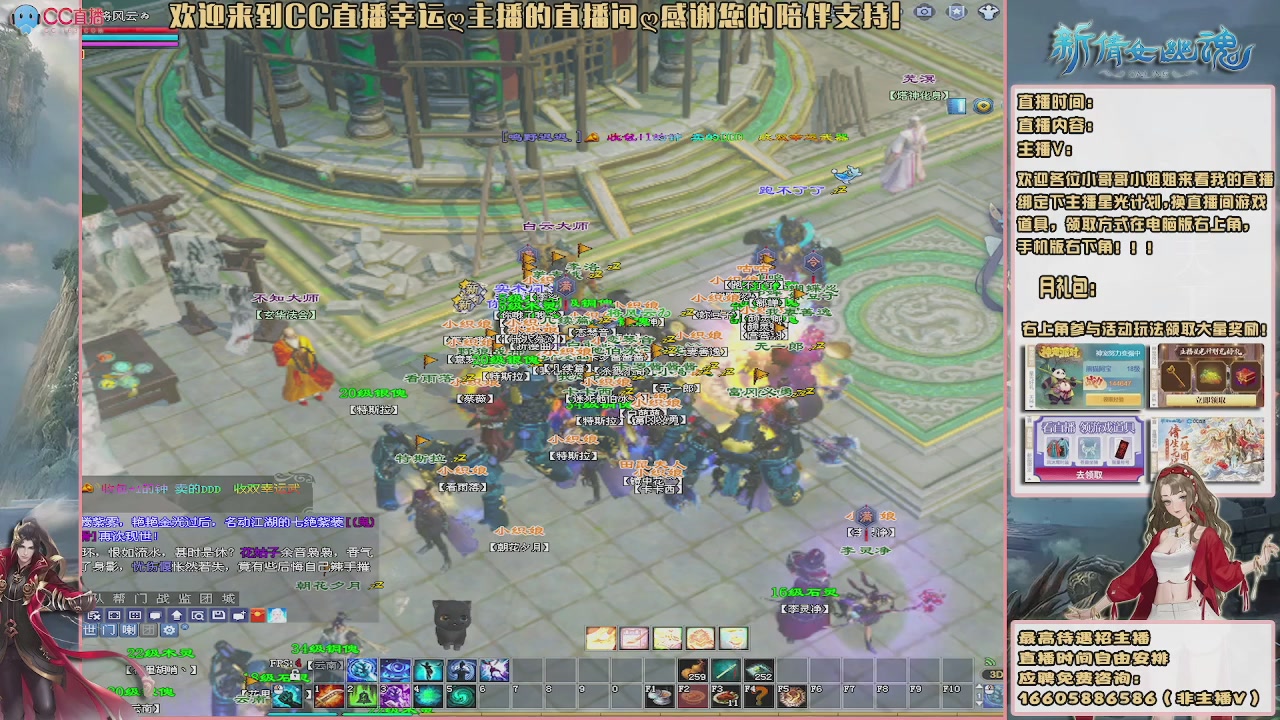
Task: Open the character body icon top right
Action: click(989, 12)
